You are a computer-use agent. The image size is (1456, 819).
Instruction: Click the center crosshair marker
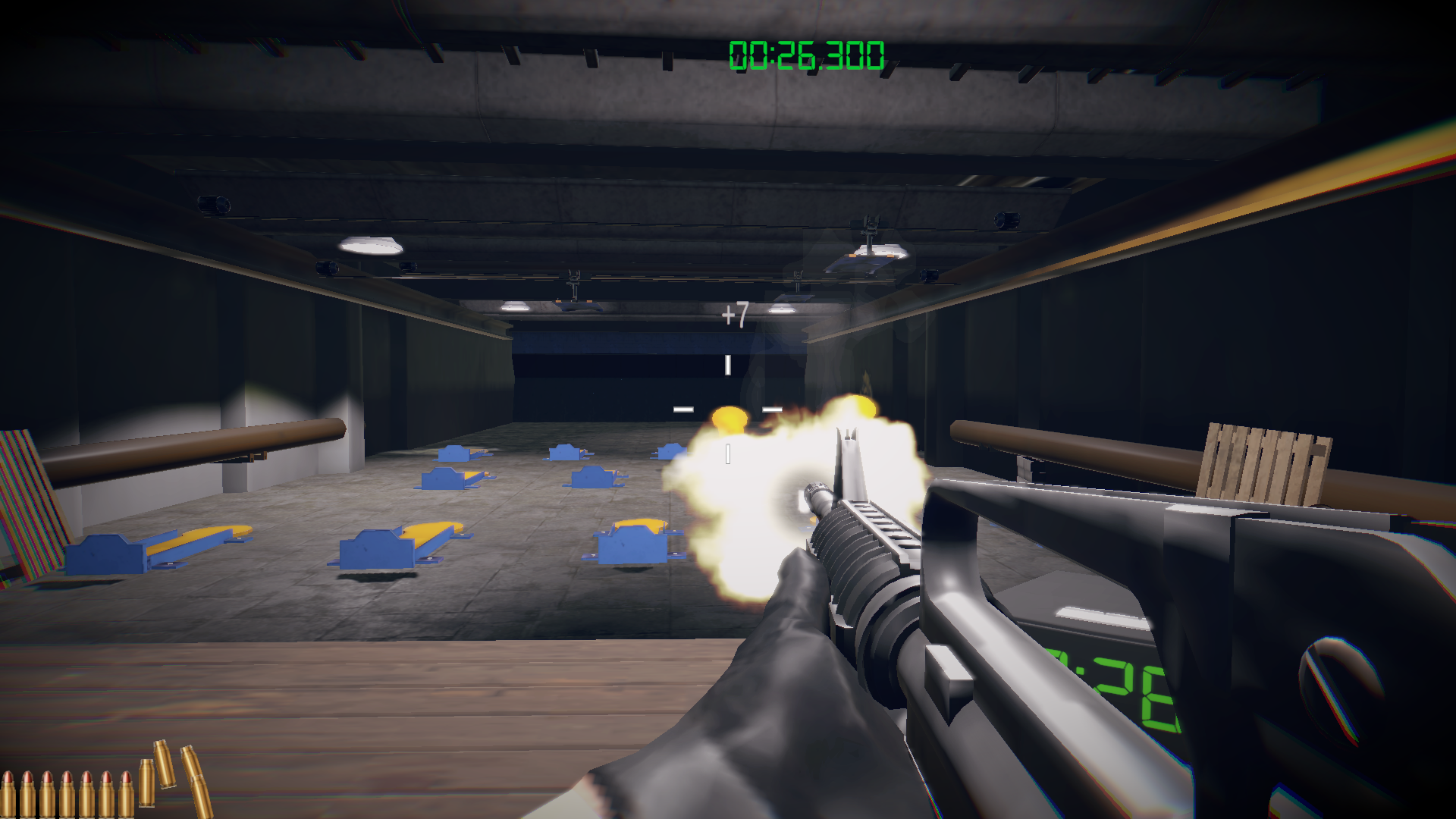tap(728, 409)
